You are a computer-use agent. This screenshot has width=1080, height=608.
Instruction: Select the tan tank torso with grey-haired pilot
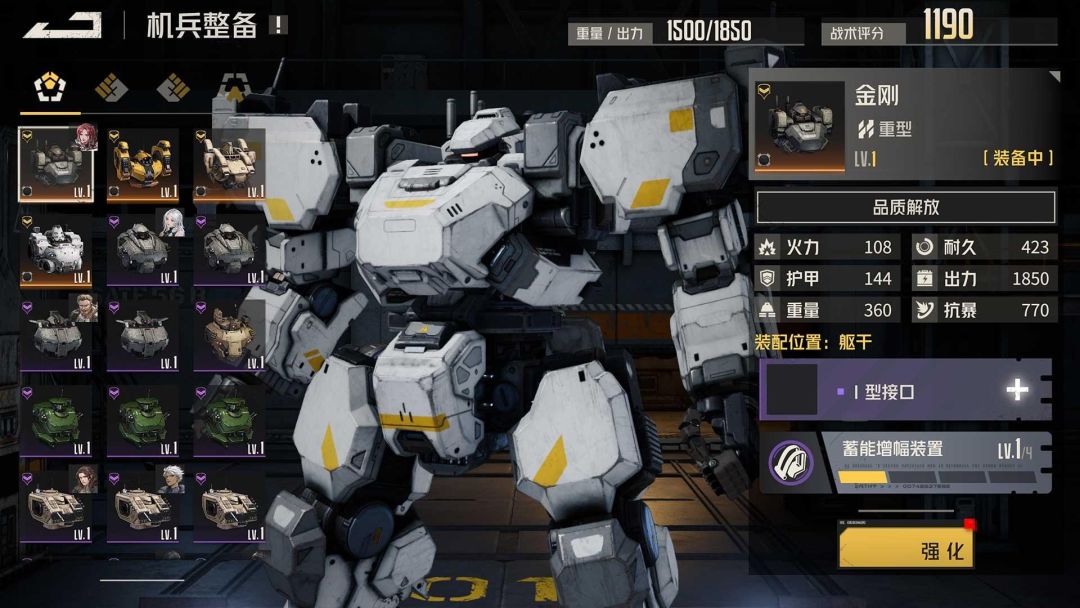click(x=142, y=502)
